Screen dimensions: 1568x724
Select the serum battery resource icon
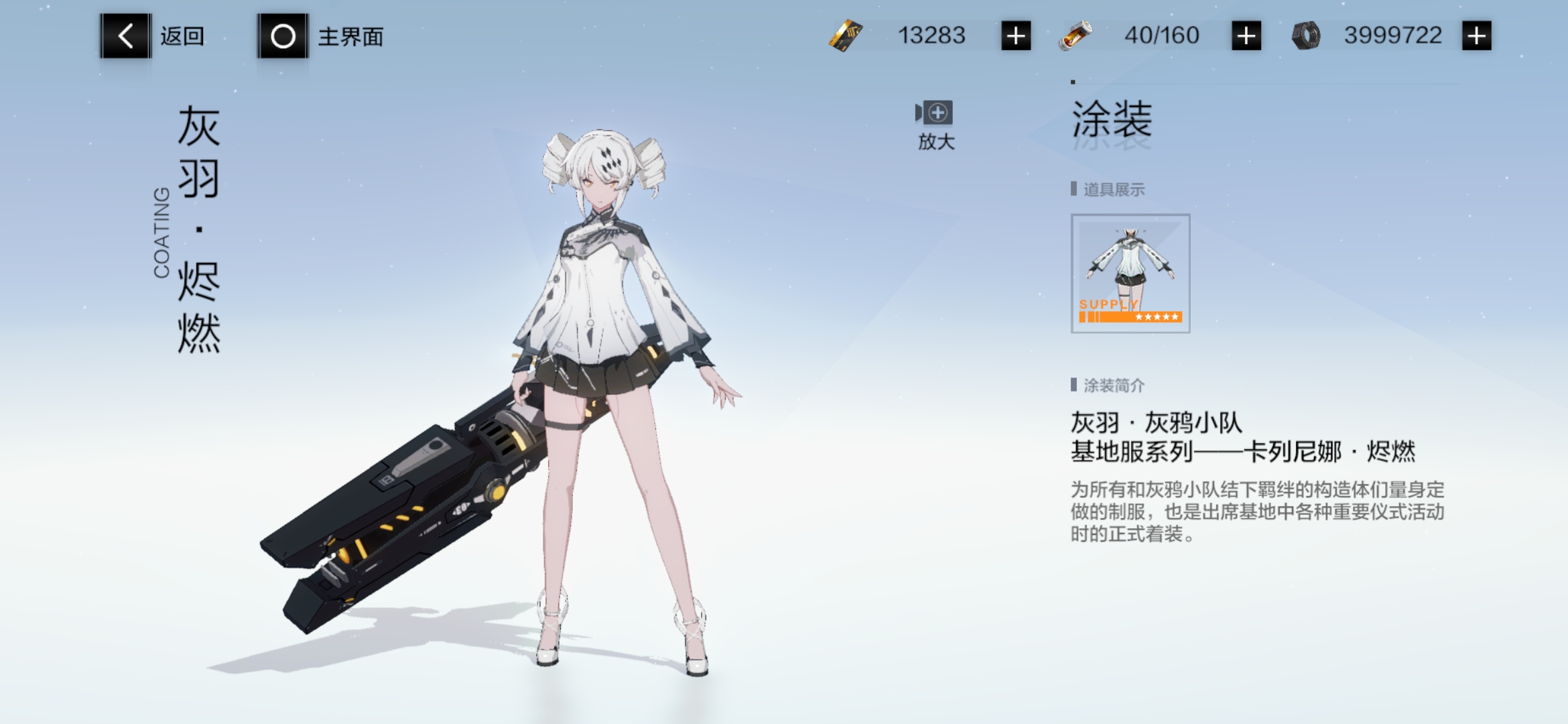1076,36
